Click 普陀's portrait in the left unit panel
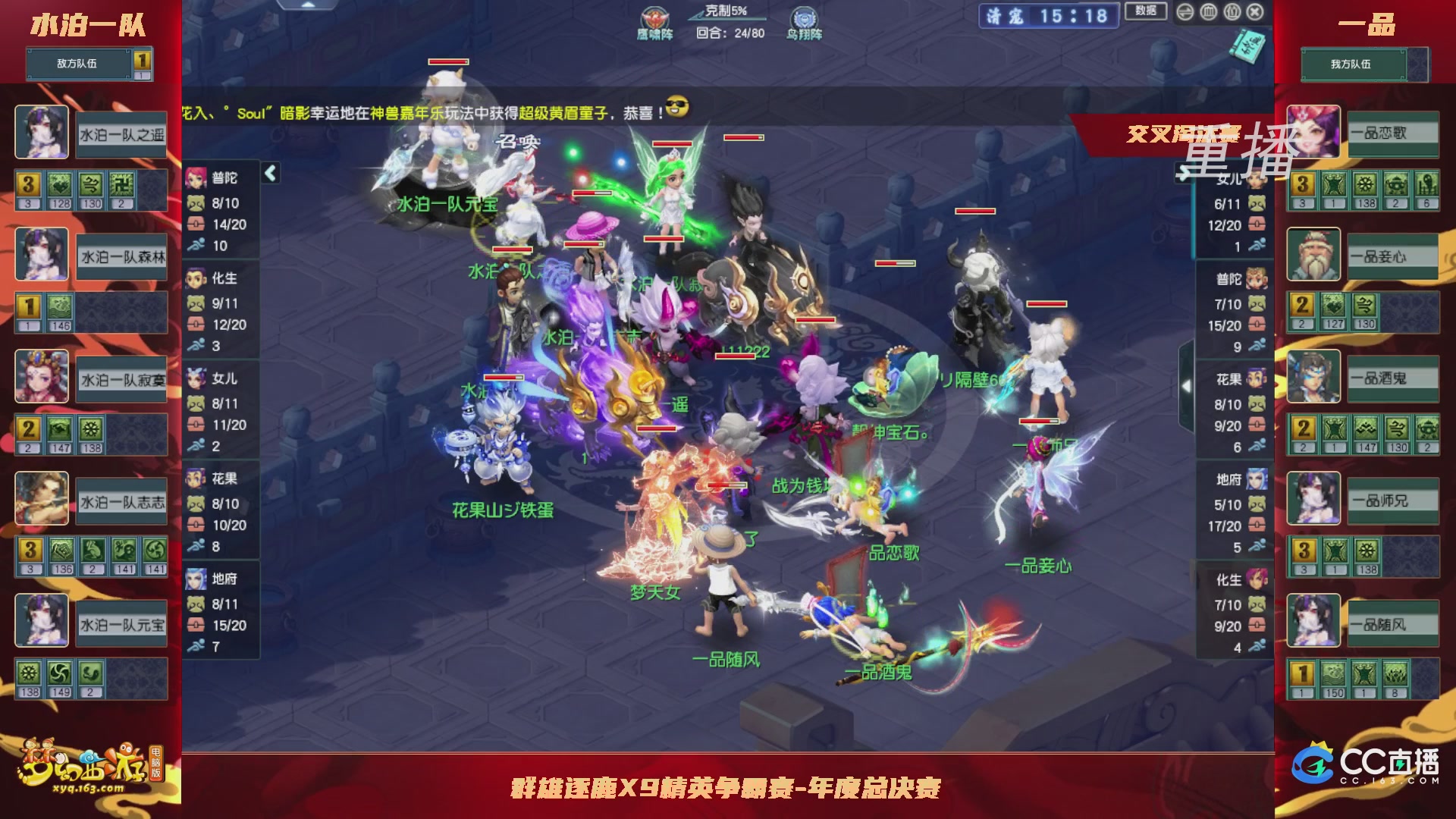The image size is (1456, 819). pos(196,177)
